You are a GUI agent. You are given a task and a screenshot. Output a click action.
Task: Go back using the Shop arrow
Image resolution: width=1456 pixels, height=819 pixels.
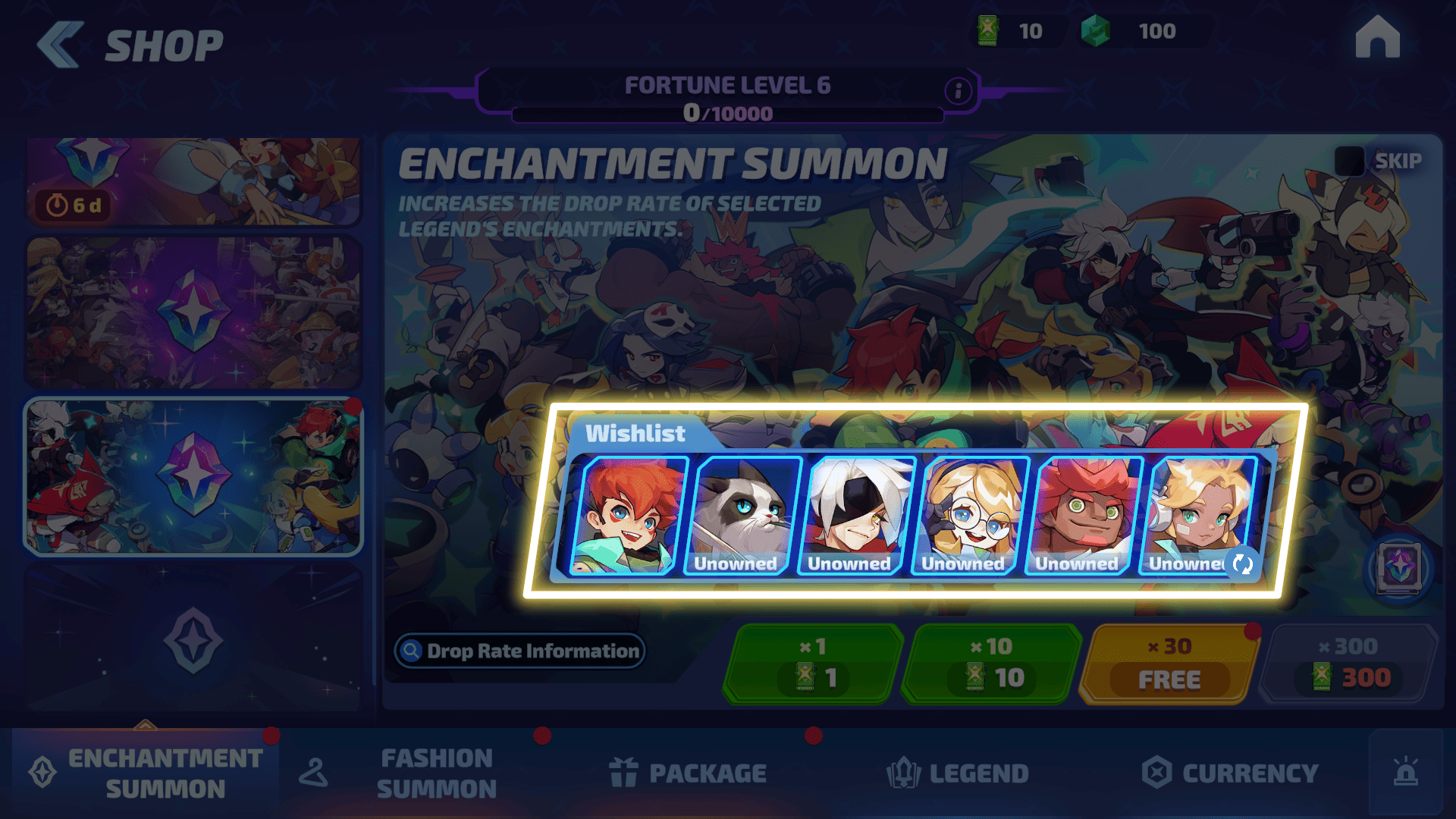(61, 45)
